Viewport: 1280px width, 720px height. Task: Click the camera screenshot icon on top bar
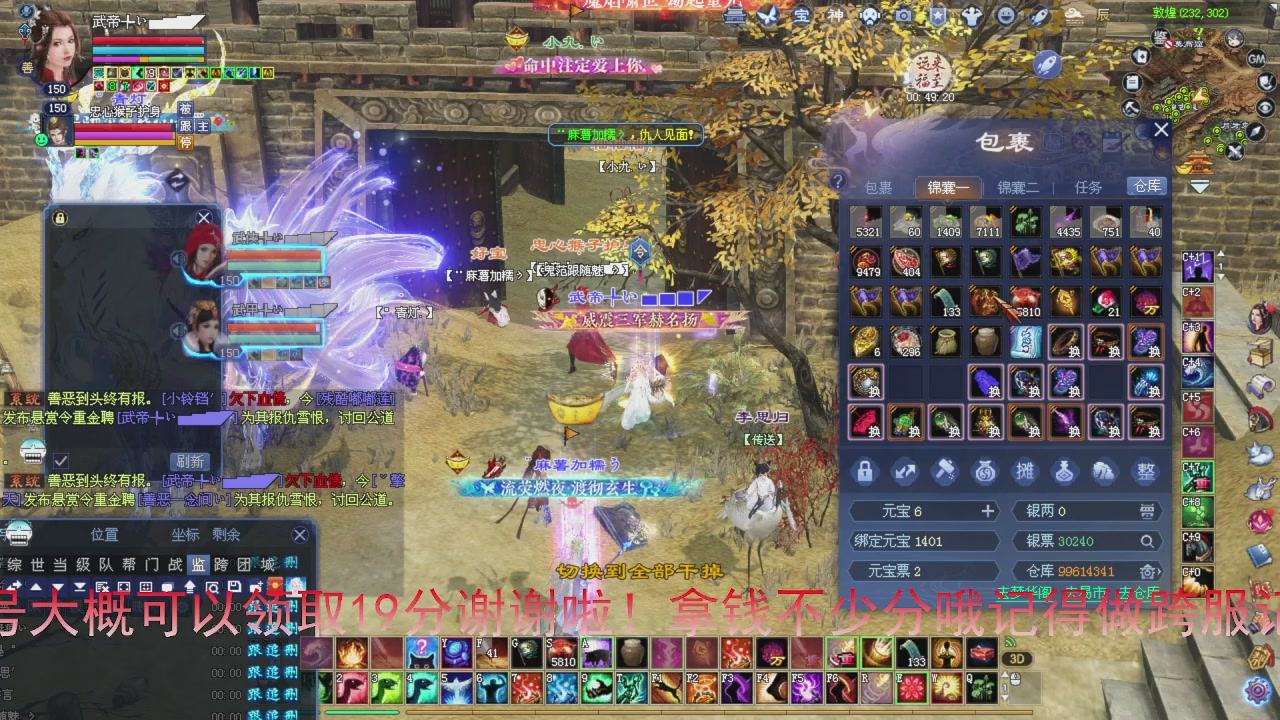(x=902, y=16)
